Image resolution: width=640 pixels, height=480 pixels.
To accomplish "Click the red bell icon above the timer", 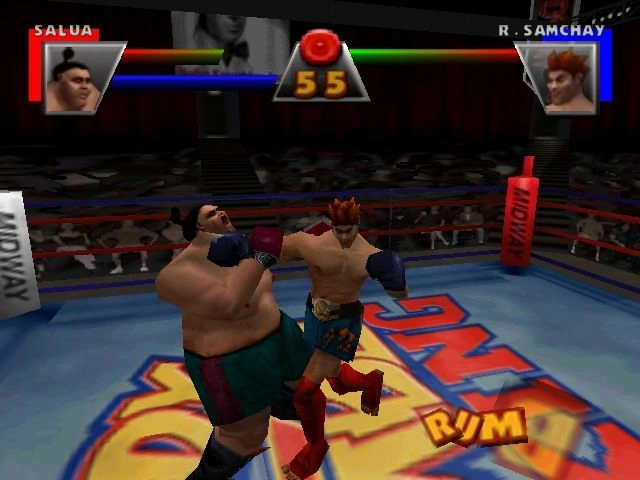I will pos(322,47).
